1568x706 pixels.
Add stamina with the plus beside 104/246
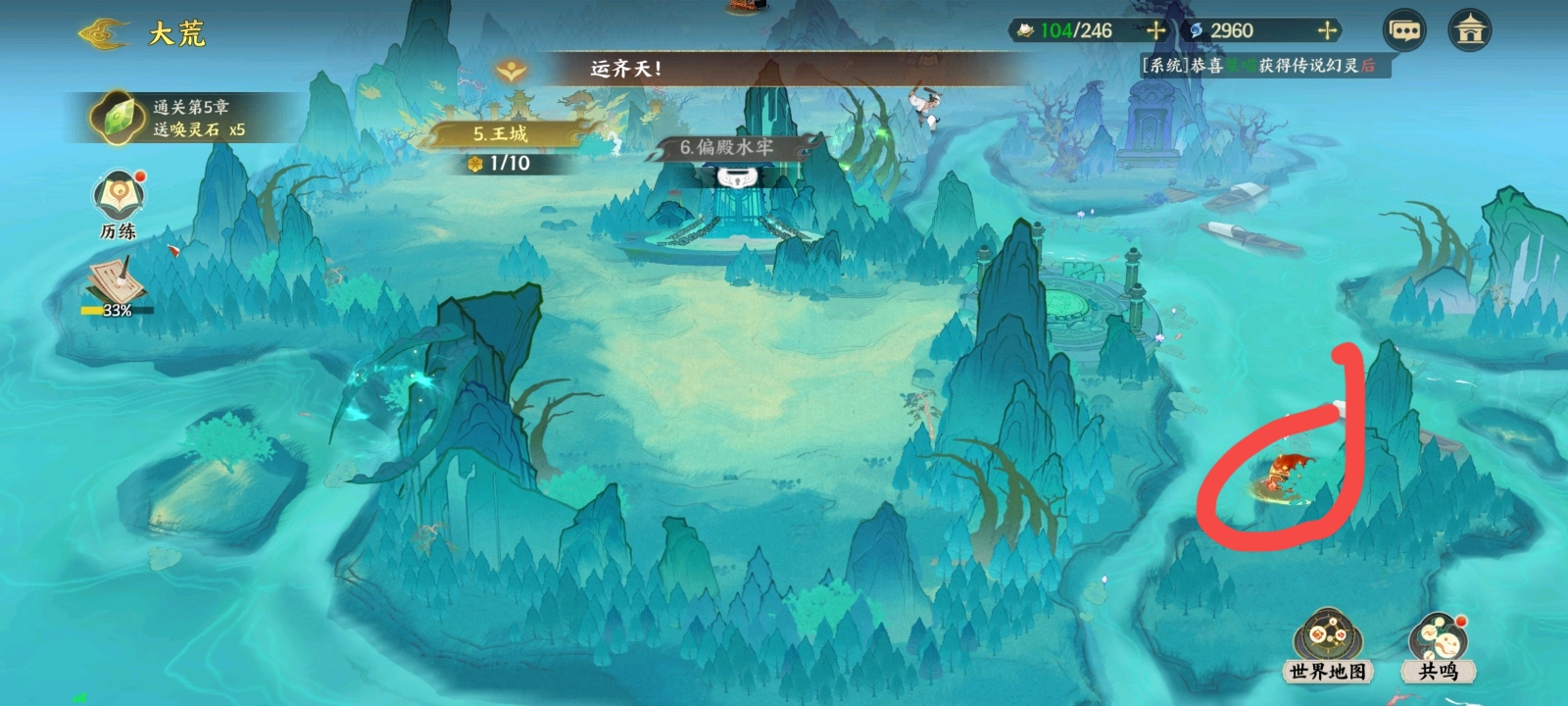click(x=1155, y=30)
